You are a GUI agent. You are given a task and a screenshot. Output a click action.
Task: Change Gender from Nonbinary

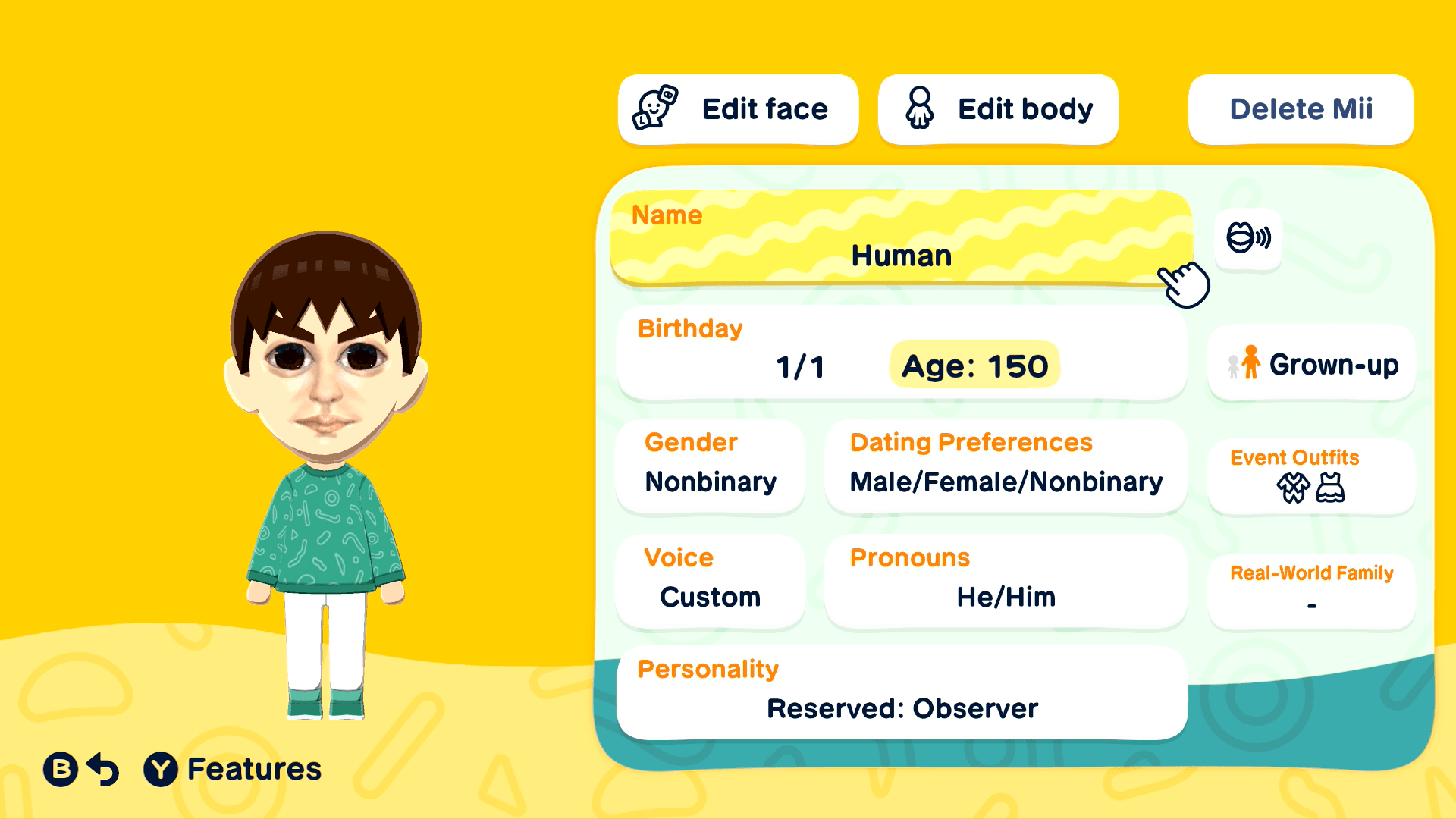(710, 466)
